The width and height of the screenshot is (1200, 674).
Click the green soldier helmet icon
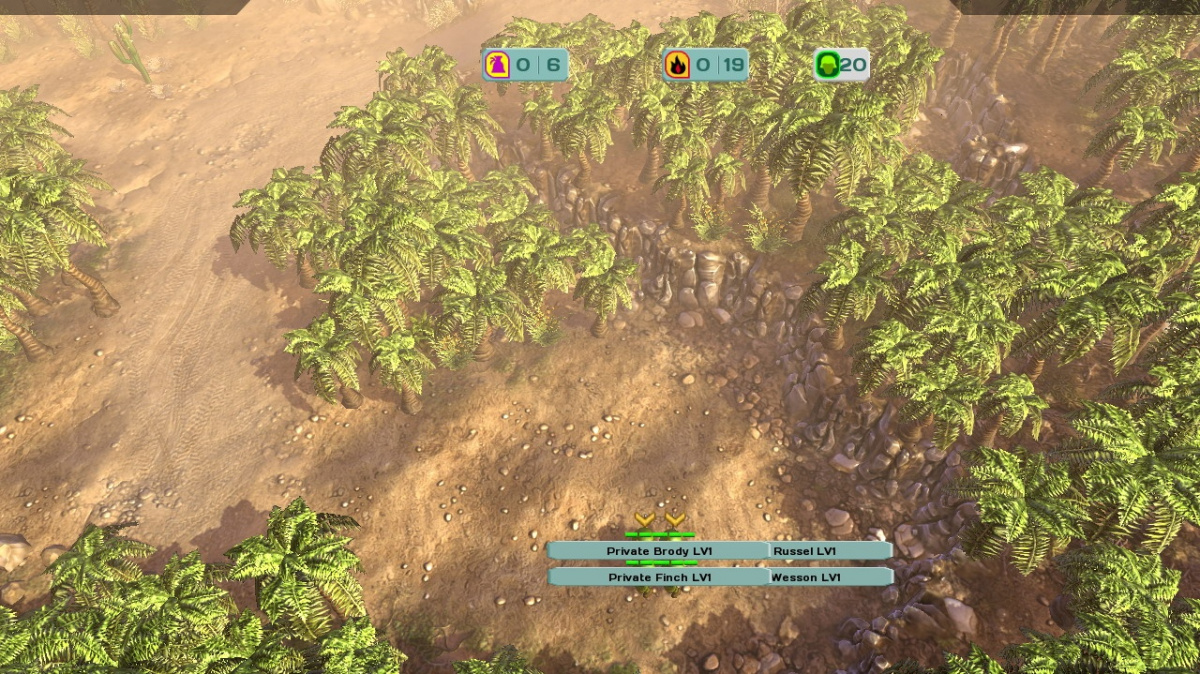(827, 66)
